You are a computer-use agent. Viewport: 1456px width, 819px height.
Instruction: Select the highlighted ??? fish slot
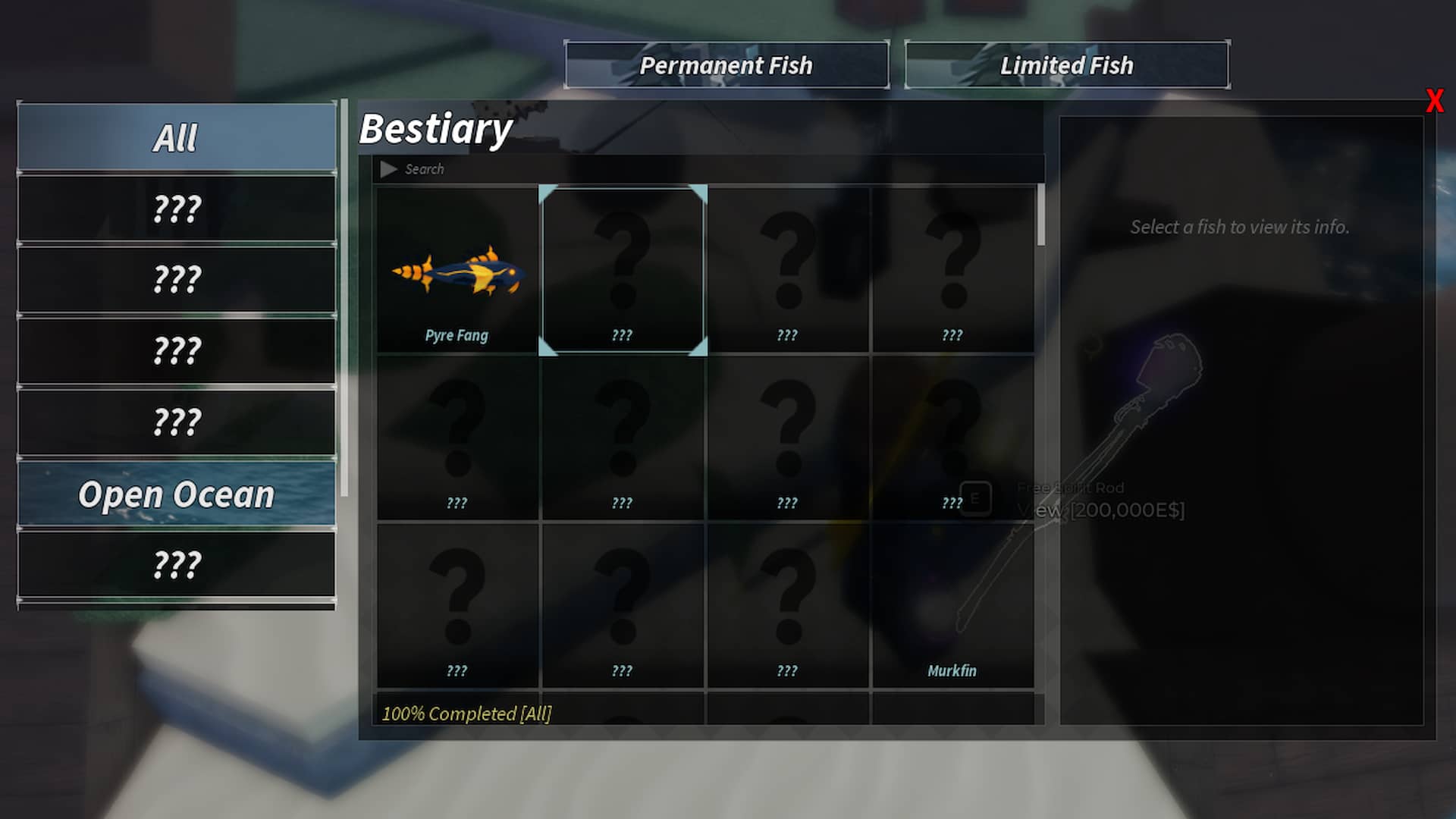tap(623, 269)
